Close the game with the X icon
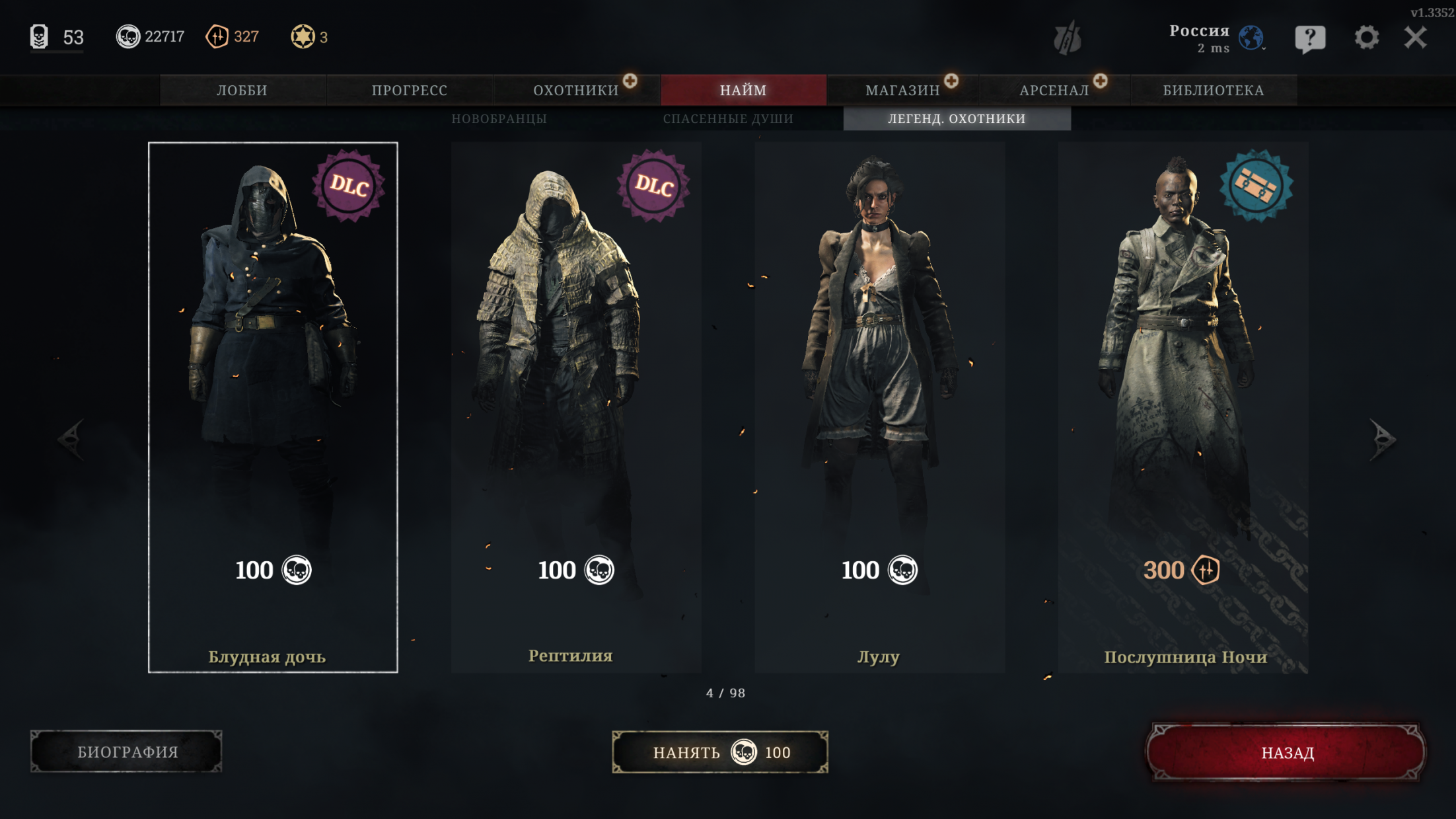The height and width of the screenshot is (819, 1456). [x=1416, y=38]
